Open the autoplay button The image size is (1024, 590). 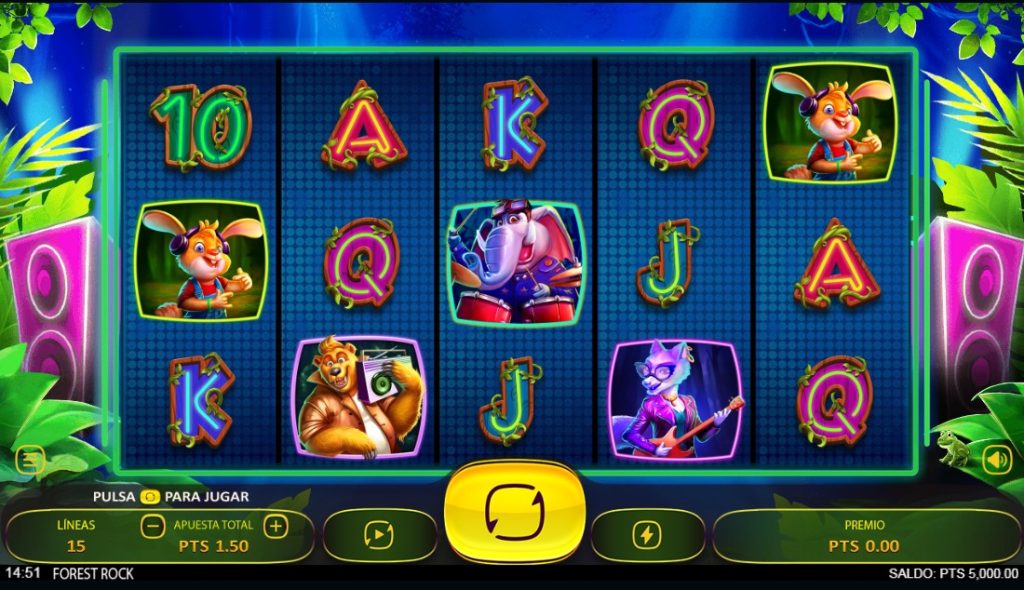pos(379,536)
